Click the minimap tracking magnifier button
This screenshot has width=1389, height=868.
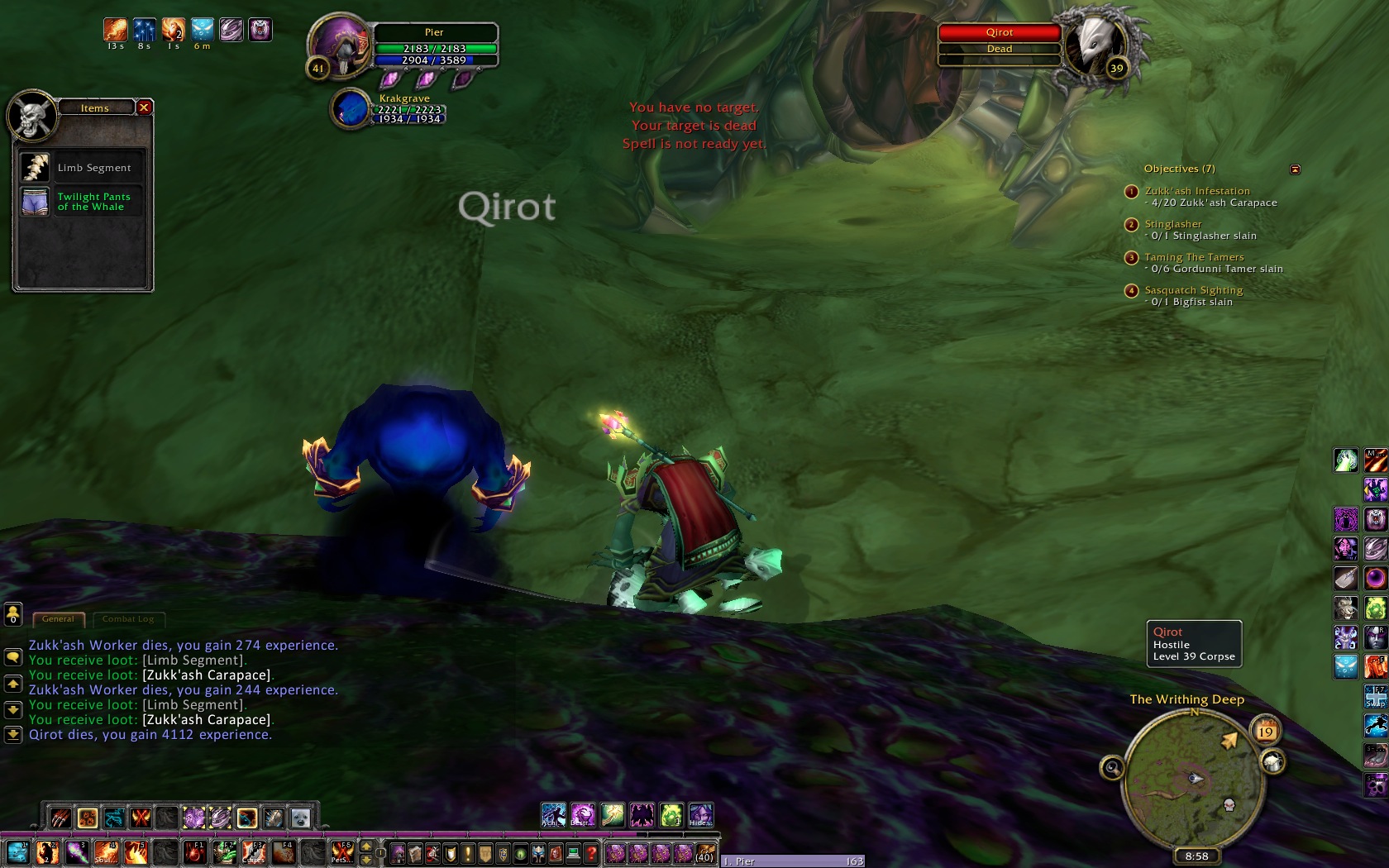pyautogui.click(x=1112, y=768)
